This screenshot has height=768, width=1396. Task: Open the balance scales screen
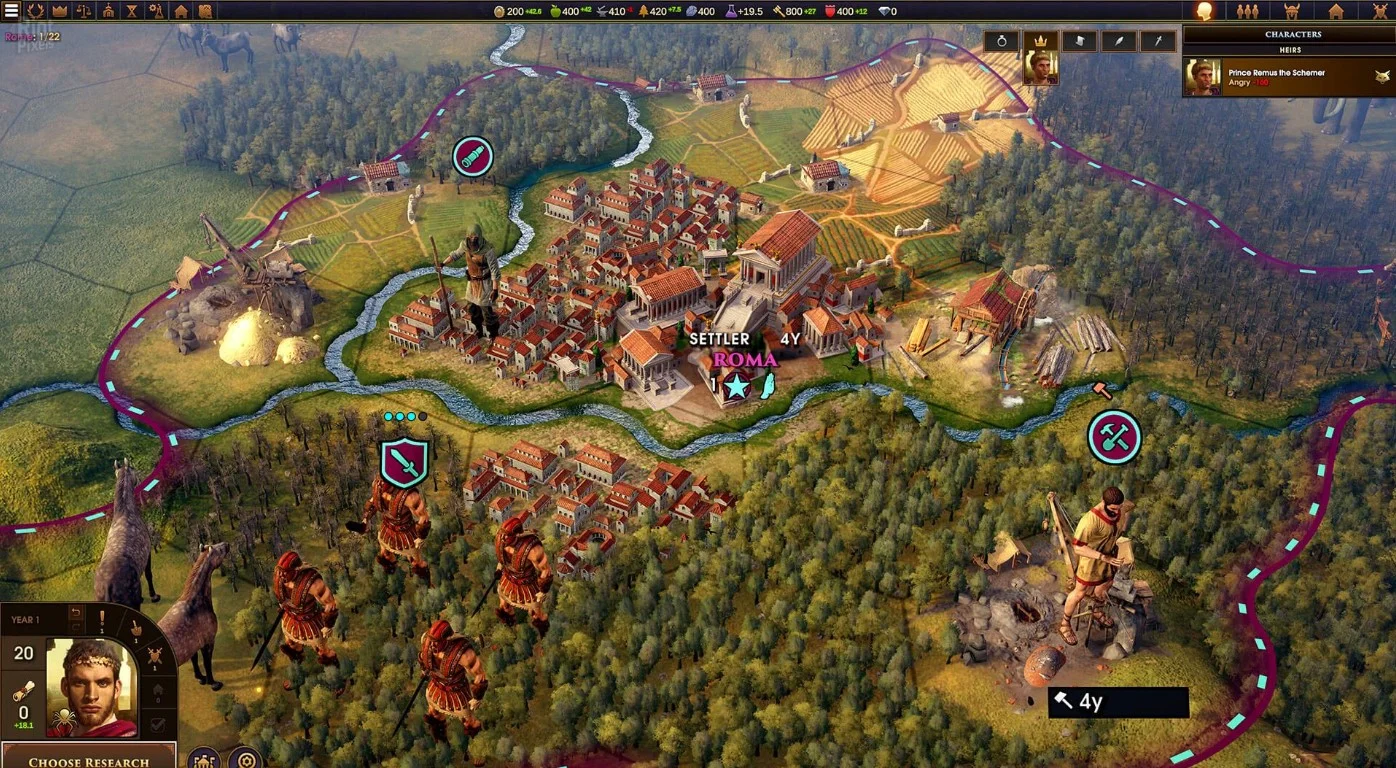84,11
